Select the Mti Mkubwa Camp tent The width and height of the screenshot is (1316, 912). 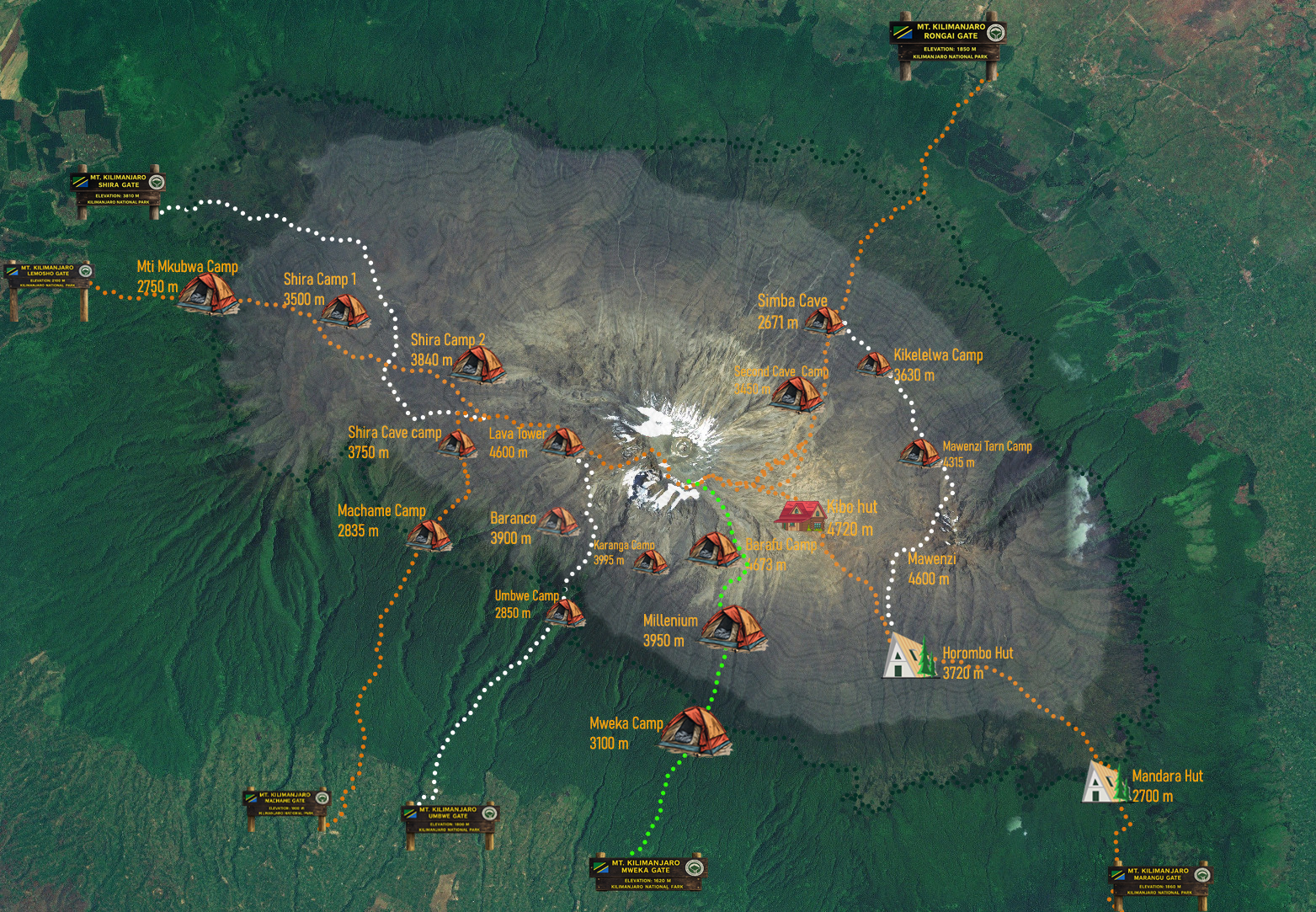coord(208,294)
